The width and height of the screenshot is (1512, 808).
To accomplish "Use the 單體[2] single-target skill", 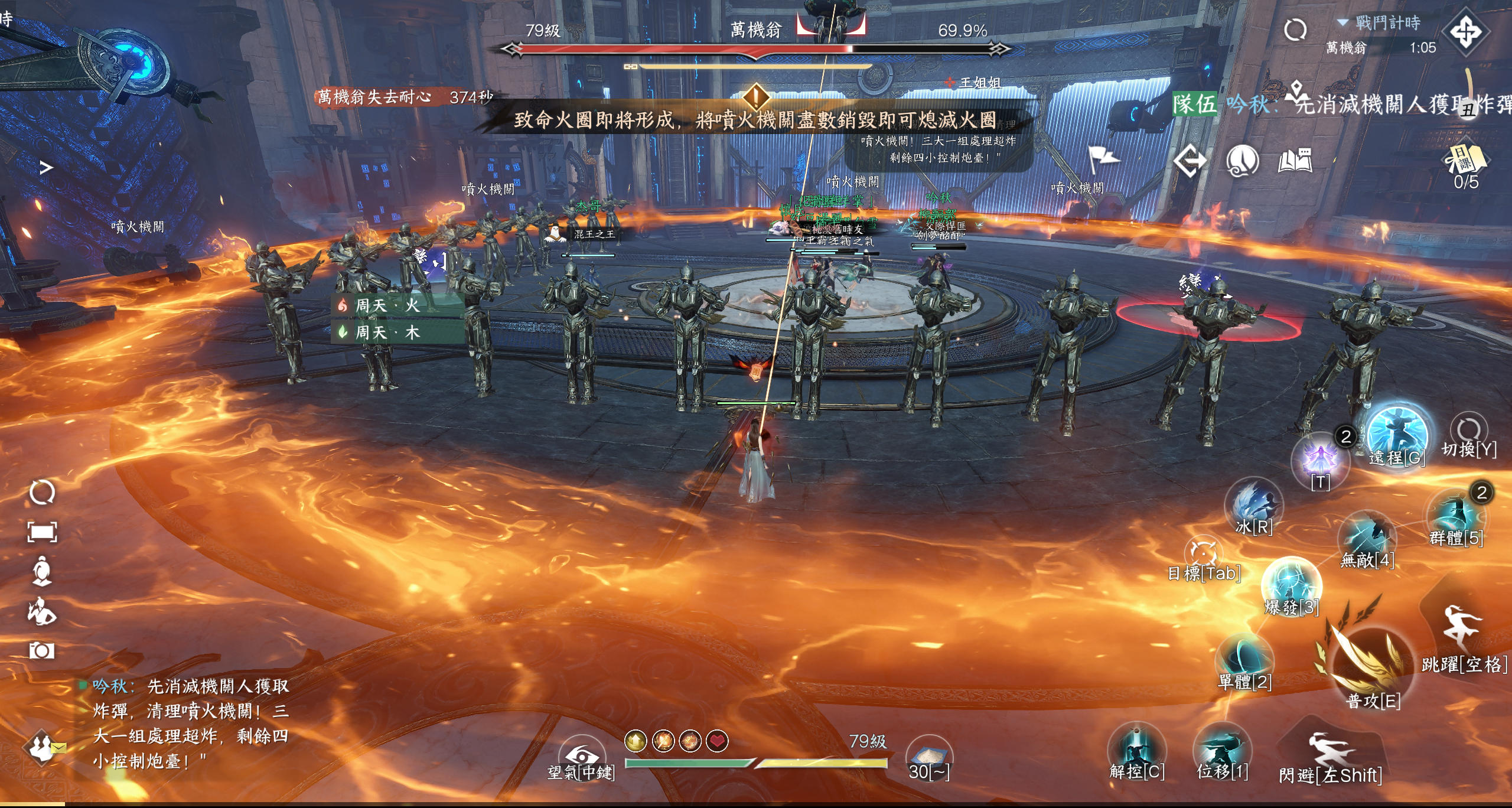I will 1244,660.
